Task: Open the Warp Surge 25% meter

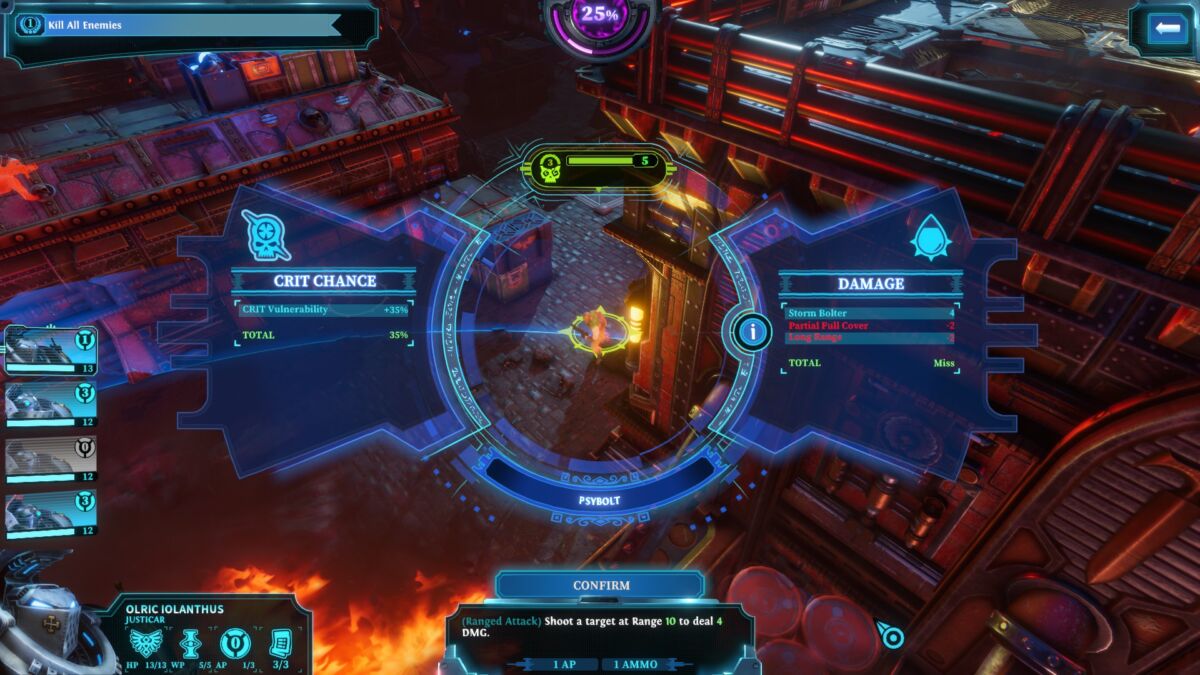Action: pos(600,15)
